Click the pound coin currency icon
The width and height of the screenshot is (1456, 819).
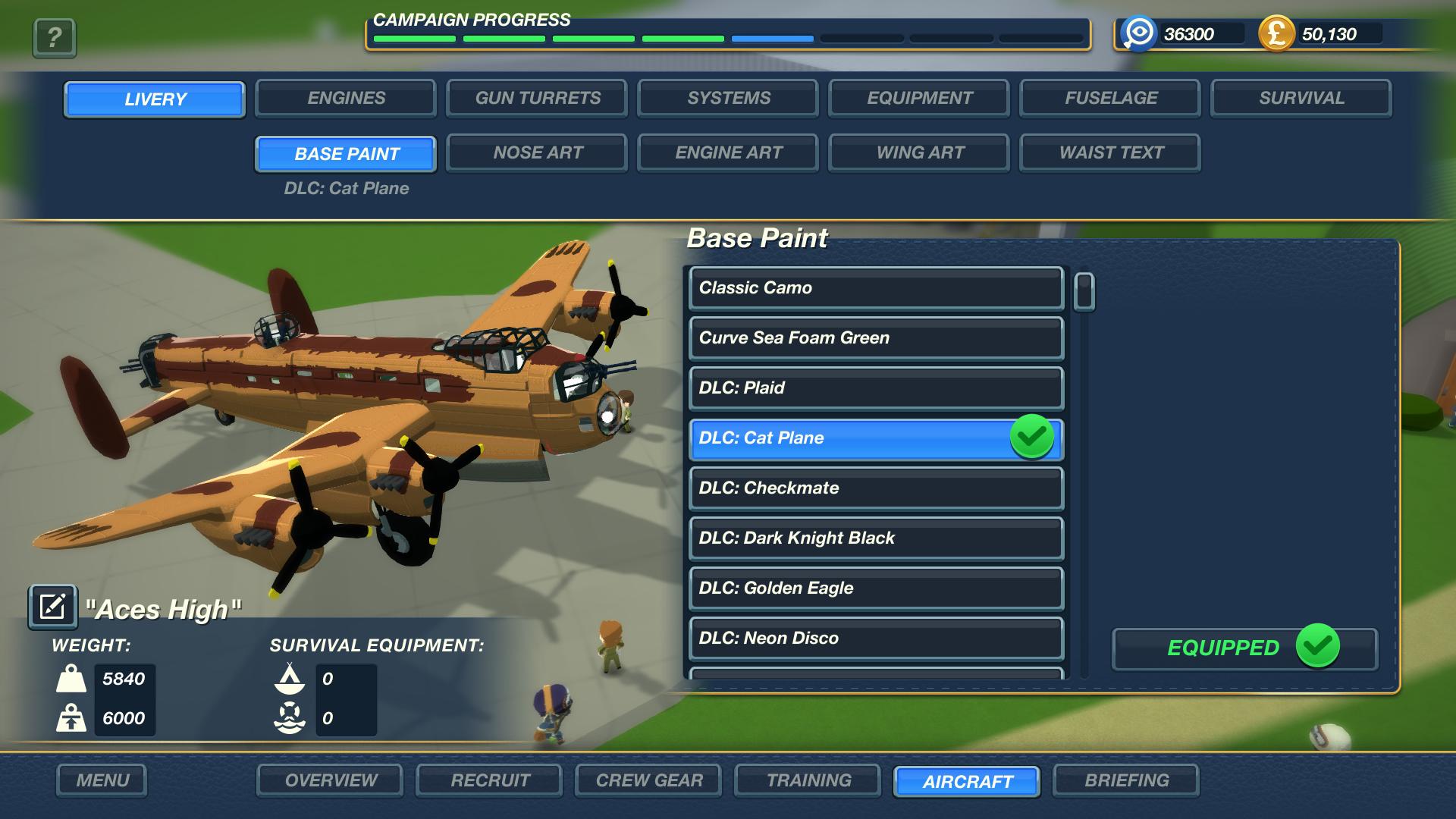point(1277,34)
